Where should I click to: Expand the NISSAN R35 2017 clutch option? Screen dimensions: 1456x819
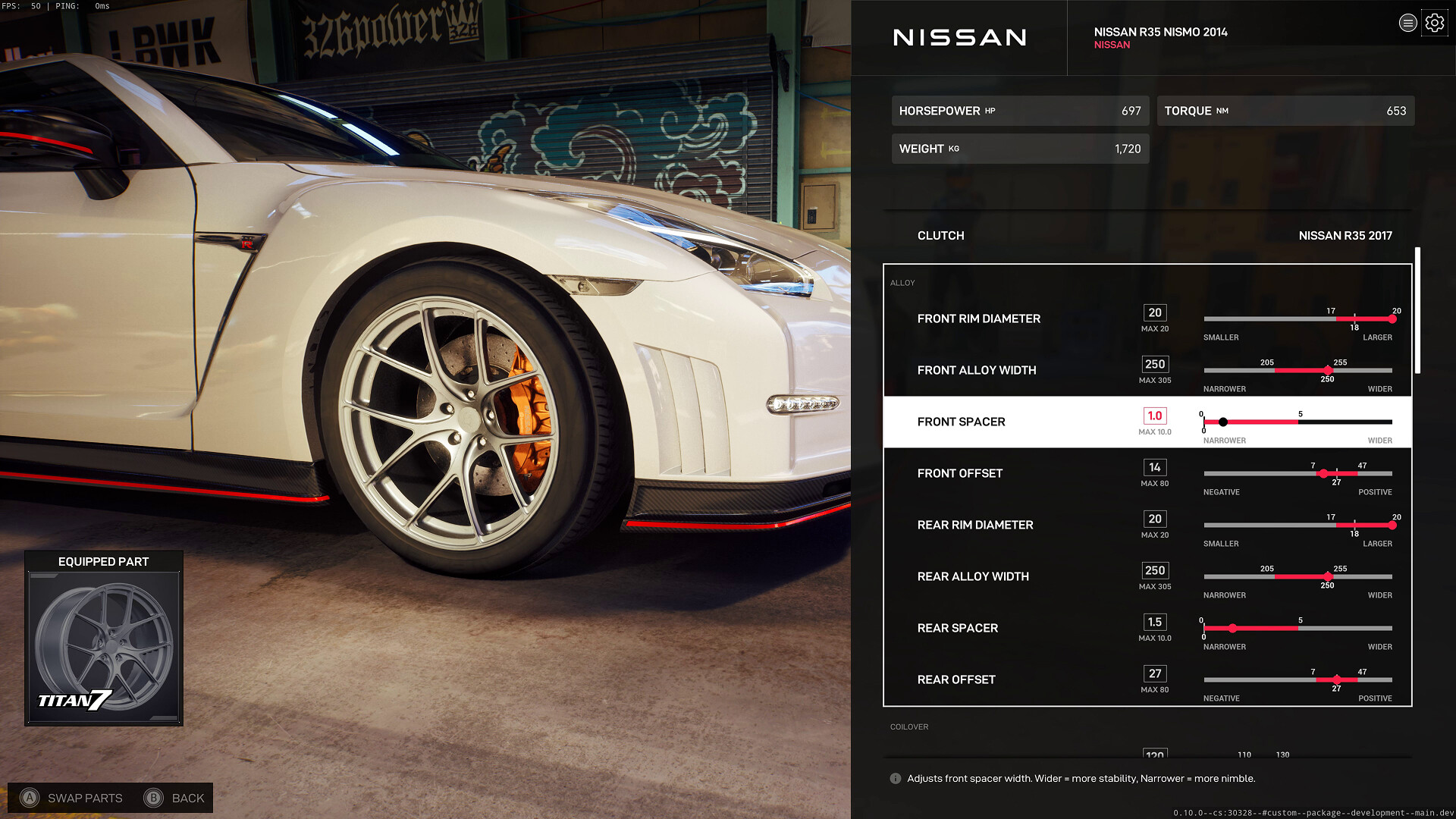[x=1345, y=235]
